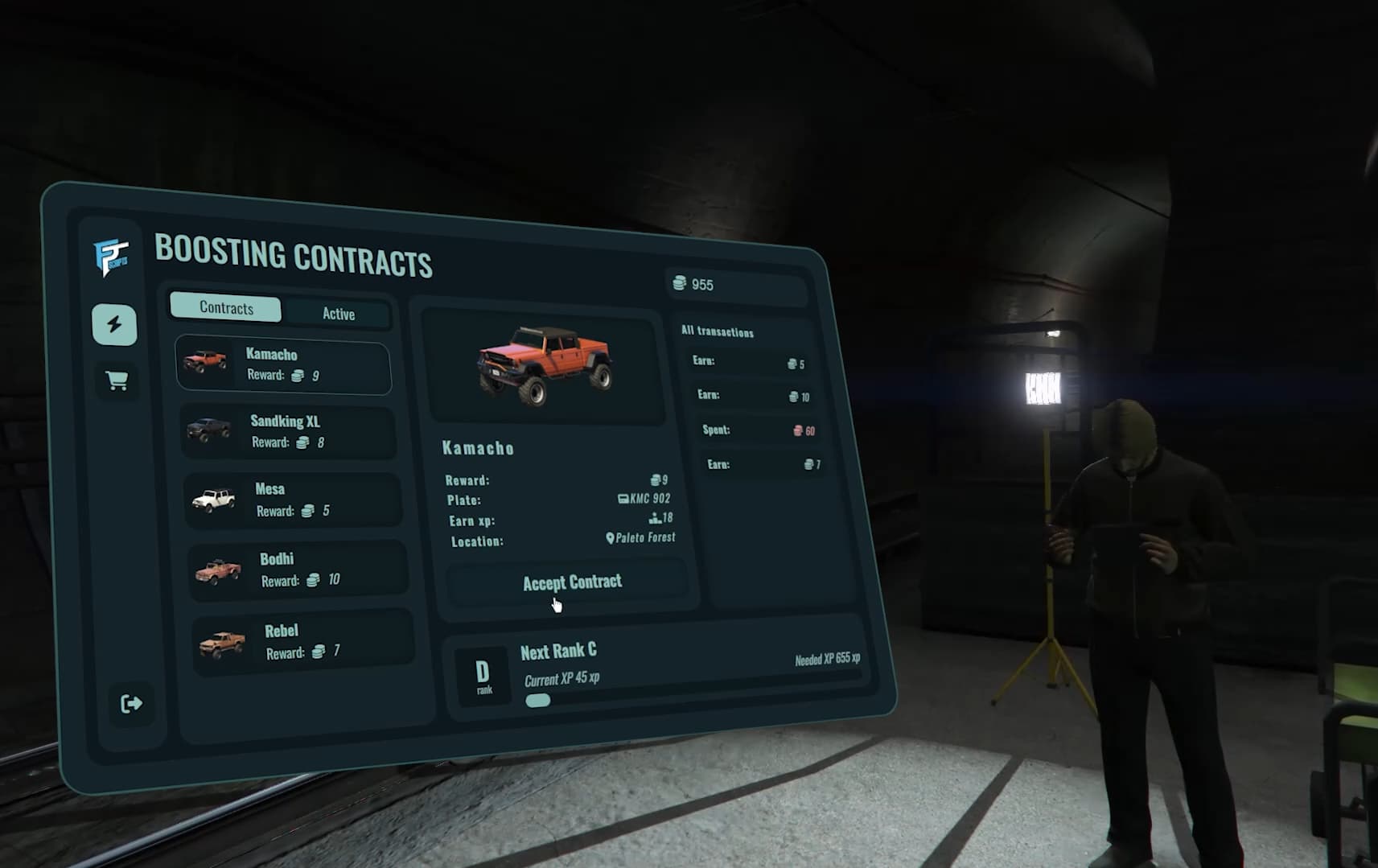The height and width of the screenshot is (868, 1378).
Task: Switch to the Contracts tab
Action: tap(225, 307)
